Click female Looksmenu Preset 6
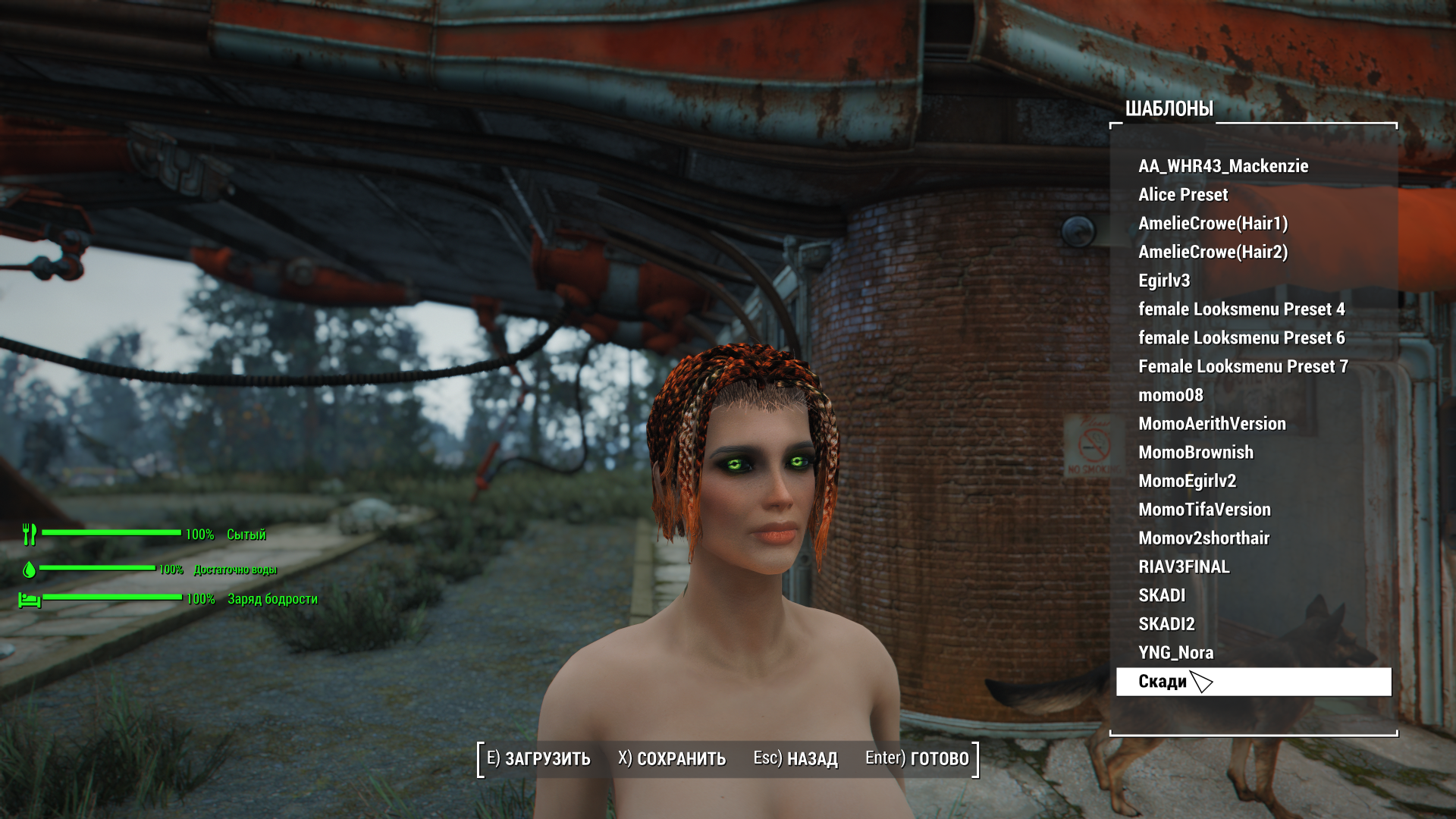Viewport: 1456px width, 819px height. pos(1241,338)
